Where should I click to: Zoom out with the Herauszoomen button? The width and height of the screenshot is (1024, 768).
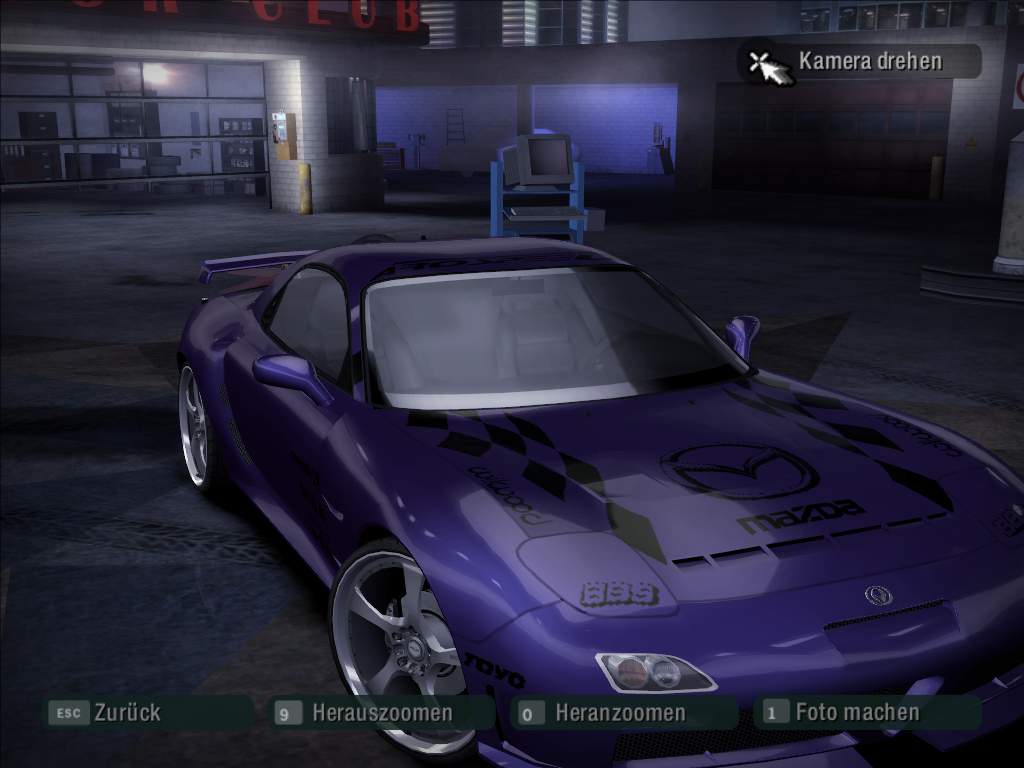coord(381,713)
